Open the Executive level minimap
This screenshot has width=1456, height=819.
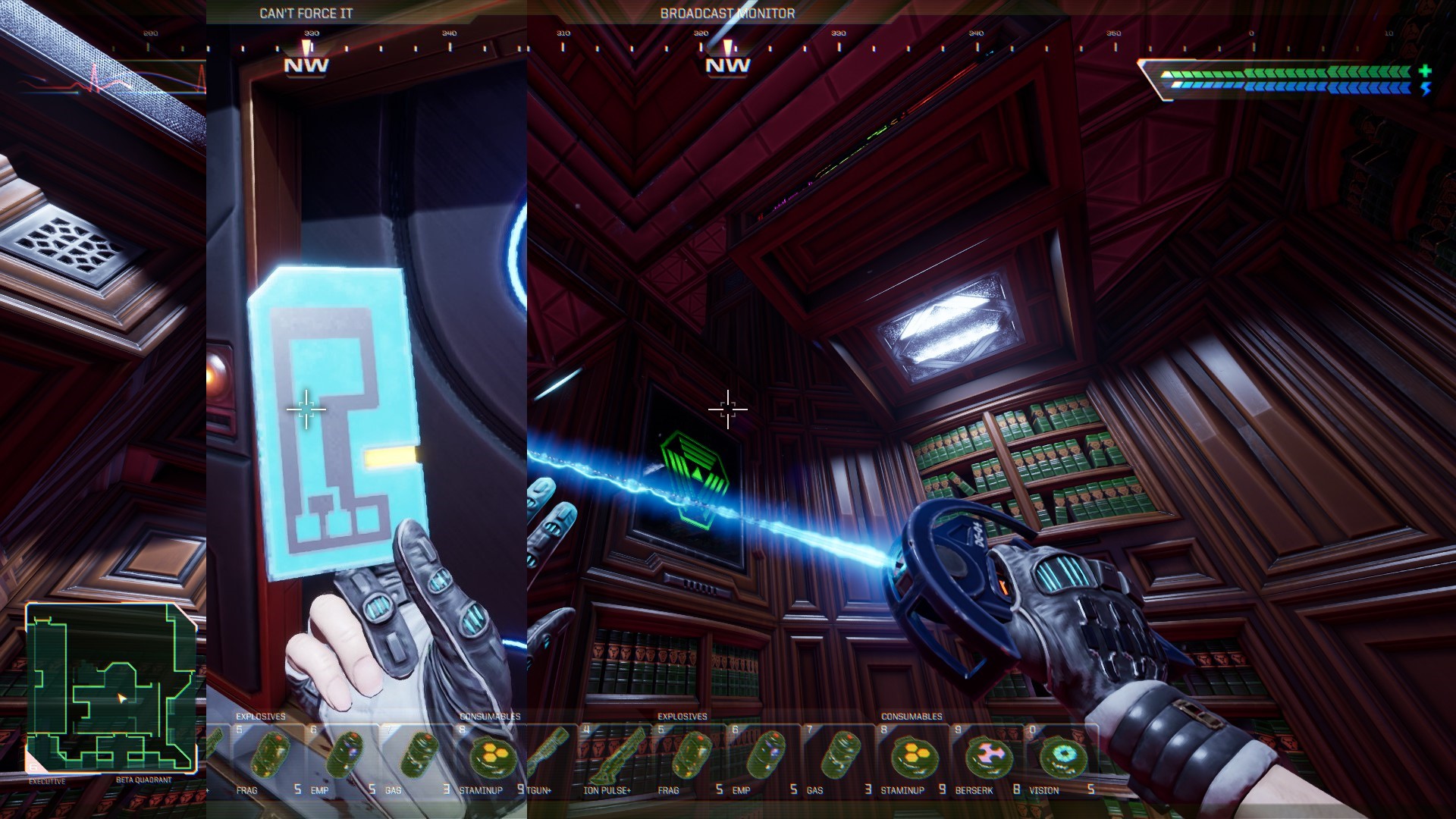(x=111, y=687)
